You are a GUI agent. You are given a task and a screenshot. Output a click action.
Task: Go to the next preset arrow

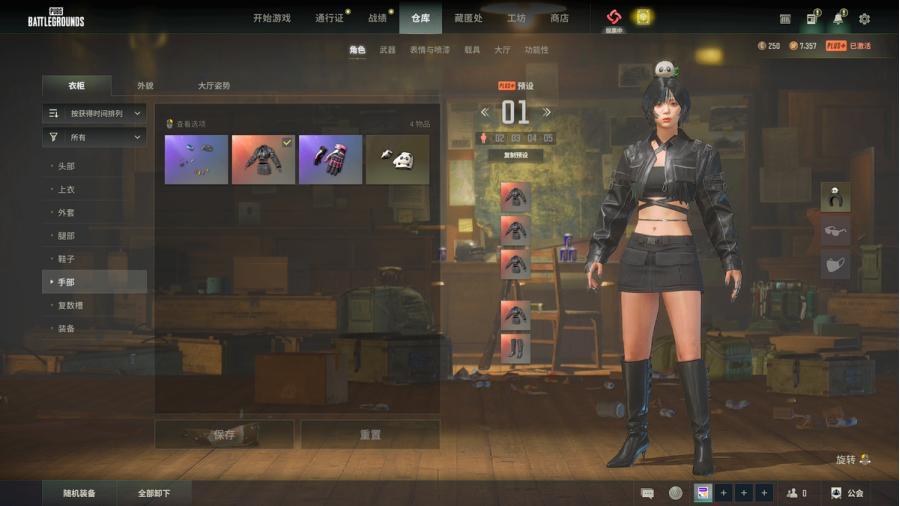tap(546, 112)
